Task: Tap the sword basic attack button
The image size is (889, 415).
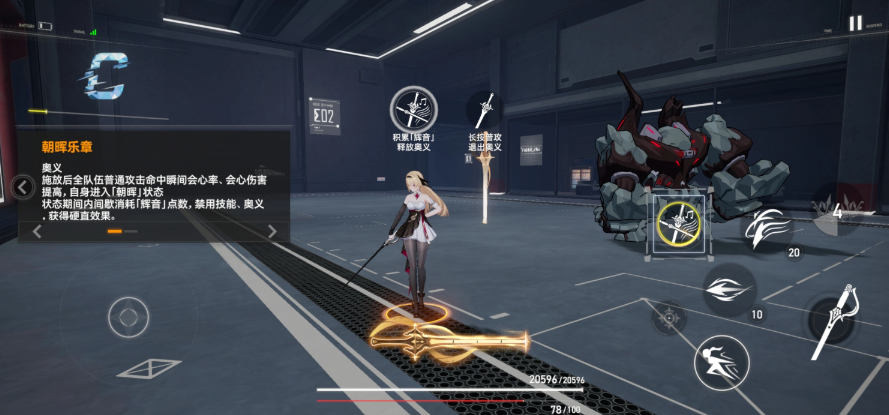Action: 833,322
